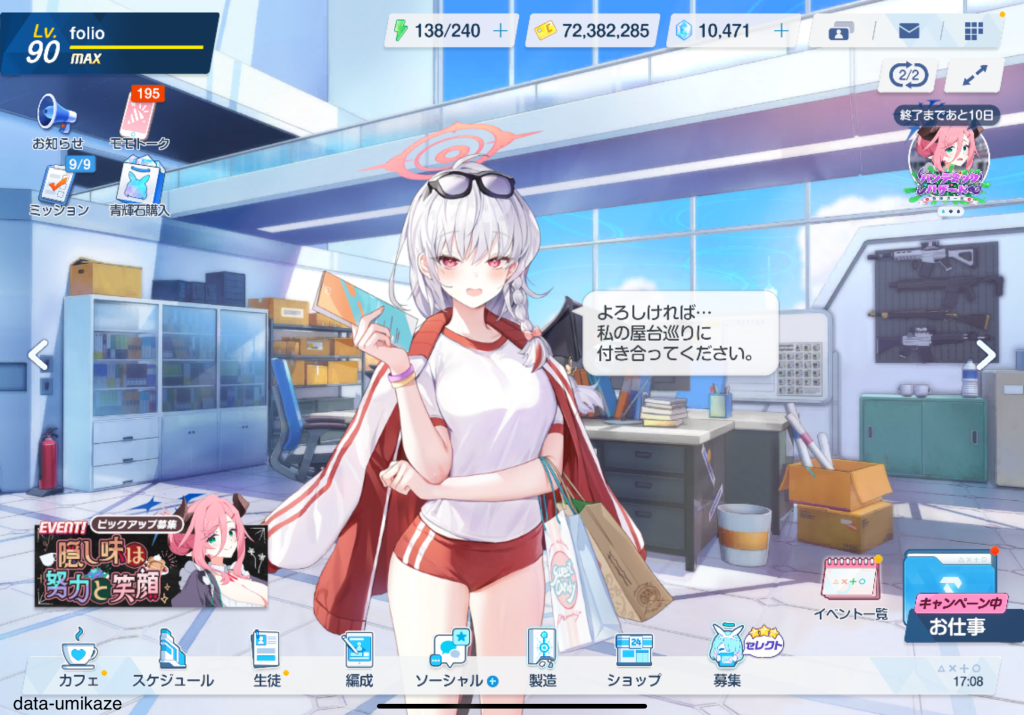Image resolution: width=1024 pixels, height=715 pixels.
Task: Open モモトーク messages
Action: (x=139, y=120)
